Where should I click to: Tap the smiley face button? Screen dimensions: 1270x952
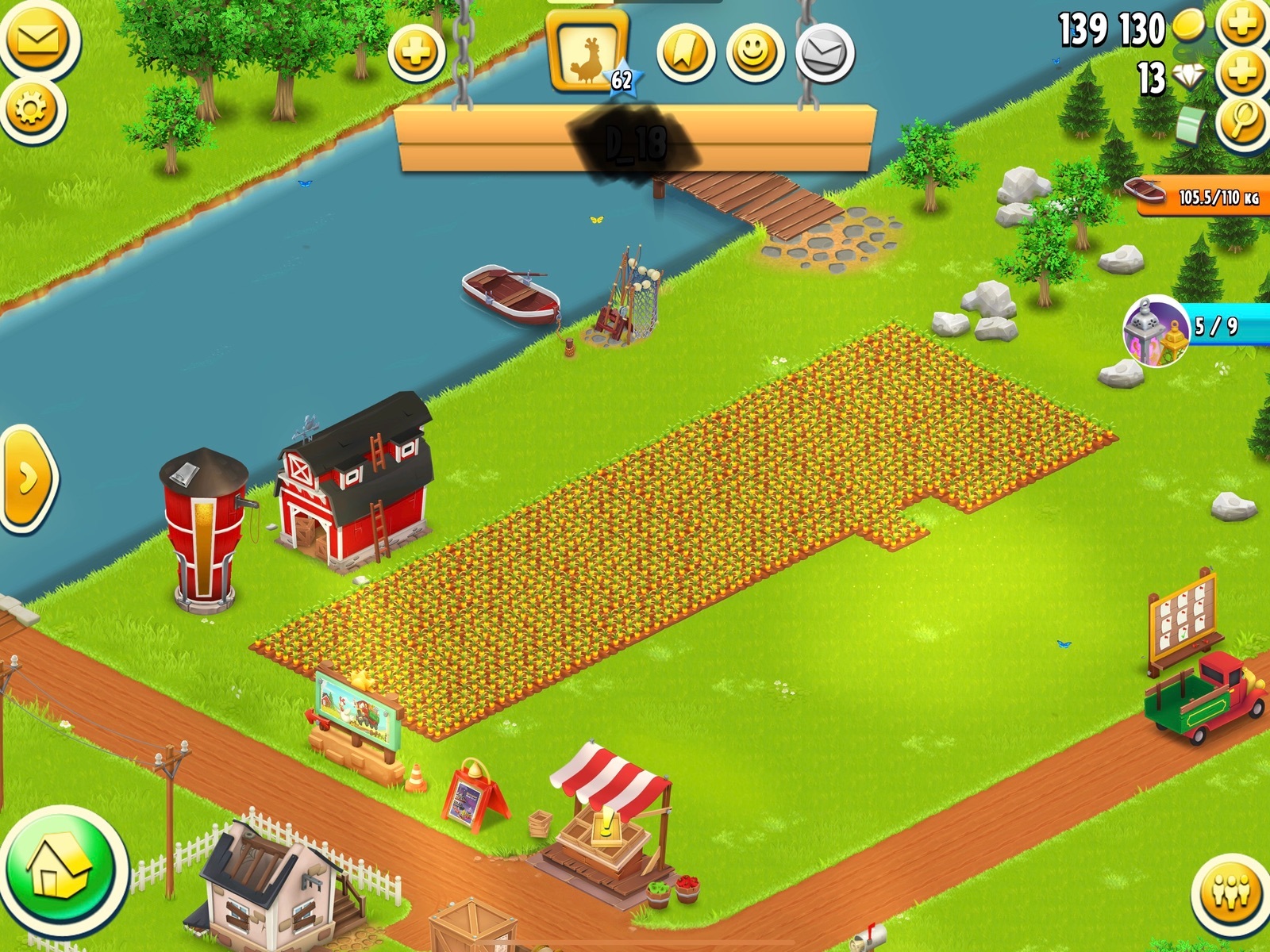point(755,53)
